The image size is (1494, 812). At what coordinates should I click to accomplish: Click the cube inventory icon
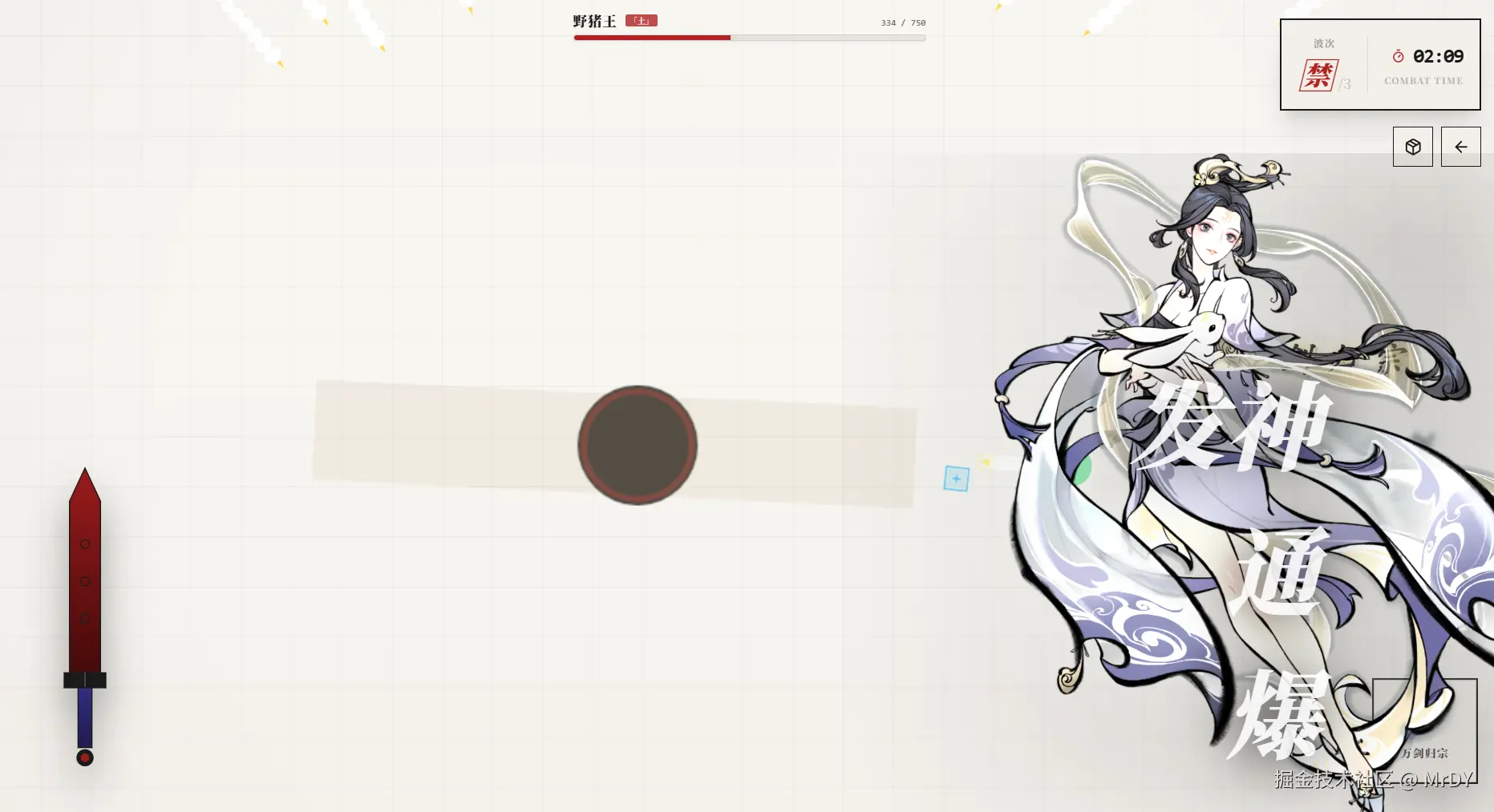tap(1412, 147)
